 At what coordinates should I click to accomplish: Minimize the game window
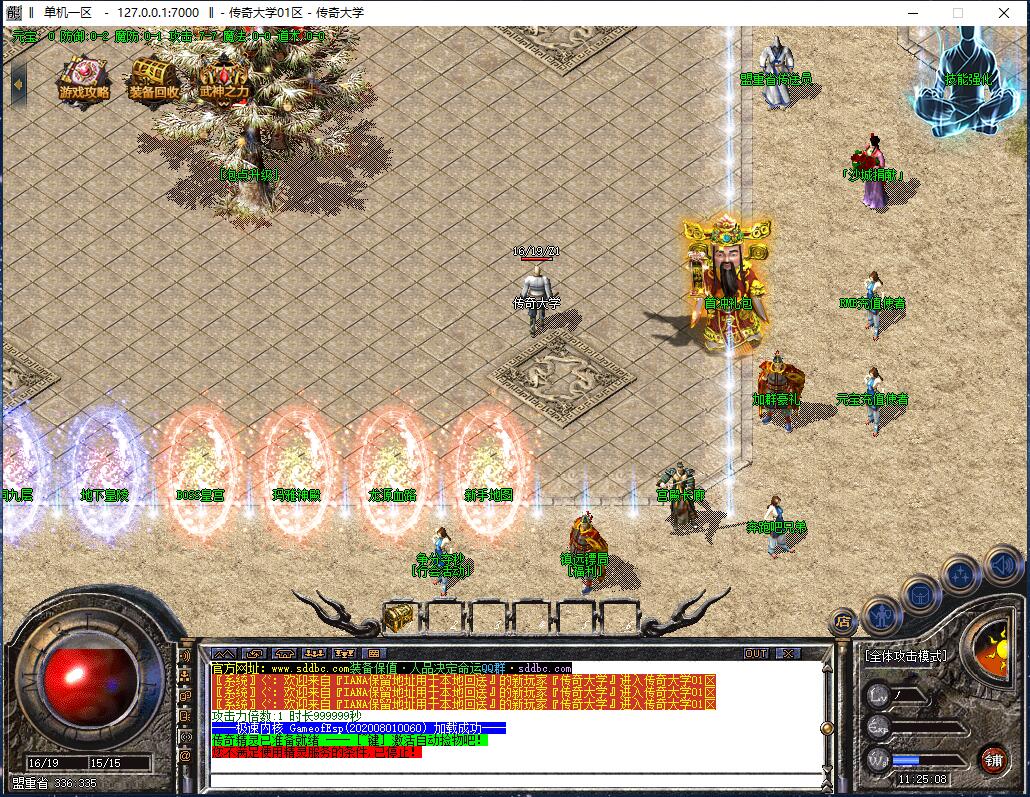click(x=912, y=13)
